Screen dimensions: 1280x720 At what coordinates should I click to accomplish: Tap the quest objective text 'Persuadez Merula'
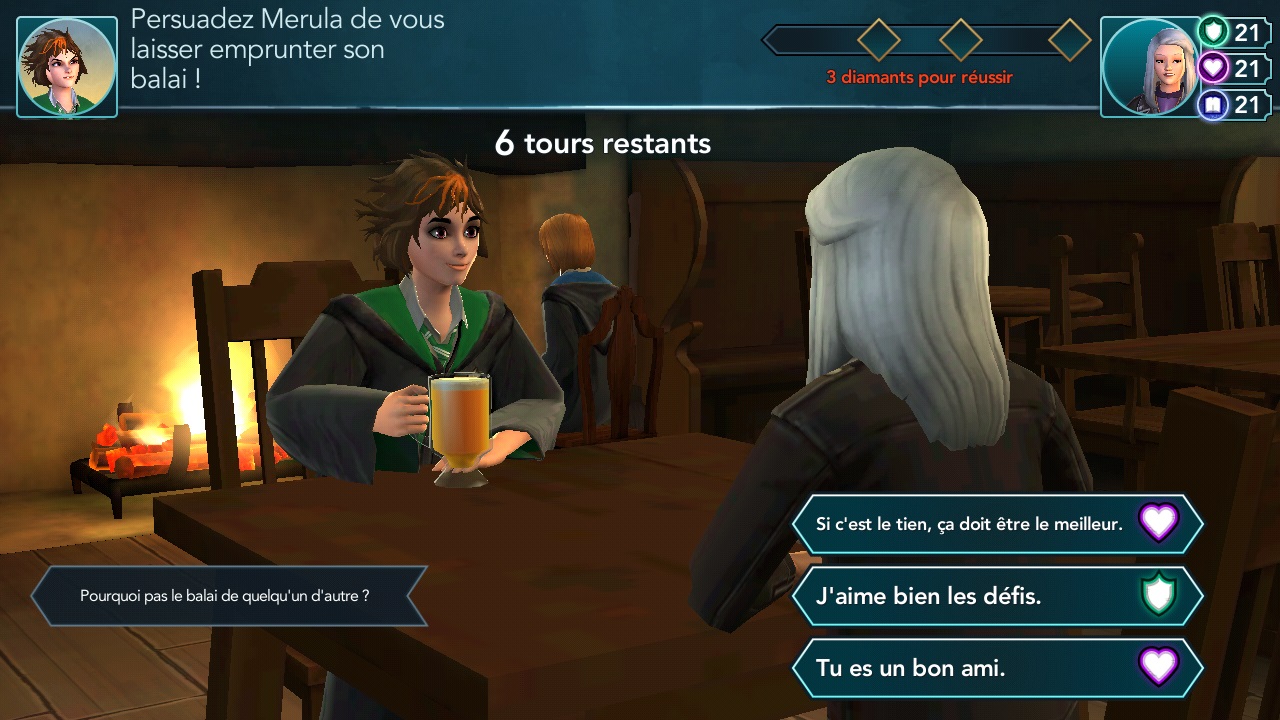coord(285,48)
